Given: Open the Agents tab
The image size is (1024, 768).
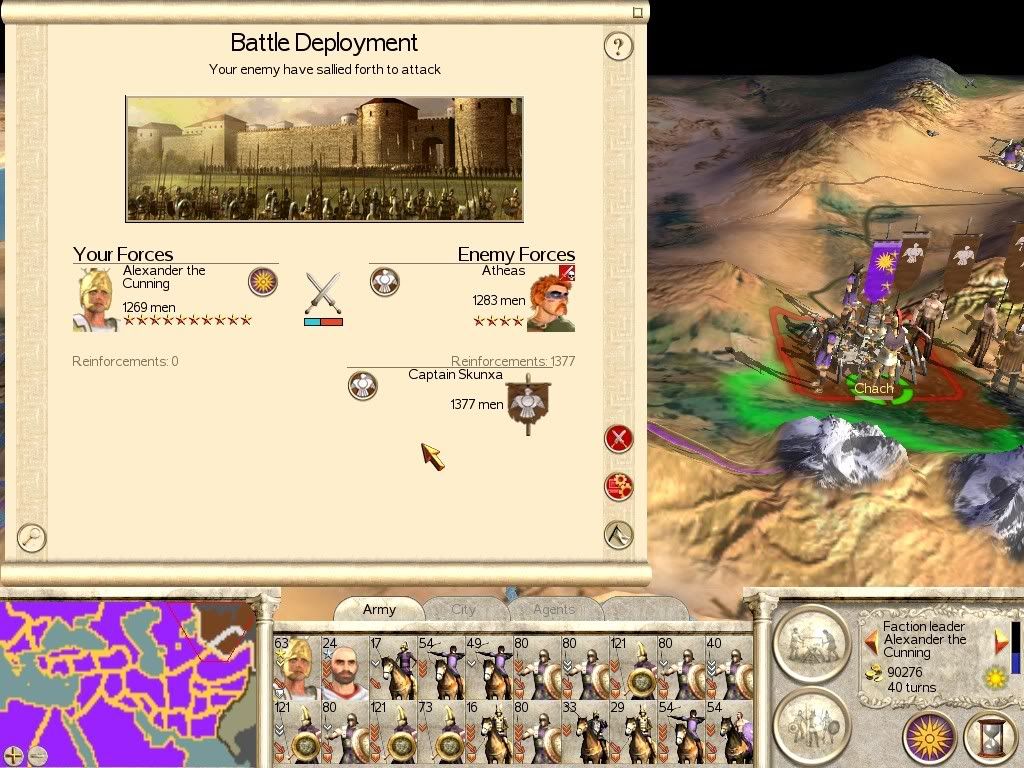Looking at the screenshot, I should pos(553,609).
